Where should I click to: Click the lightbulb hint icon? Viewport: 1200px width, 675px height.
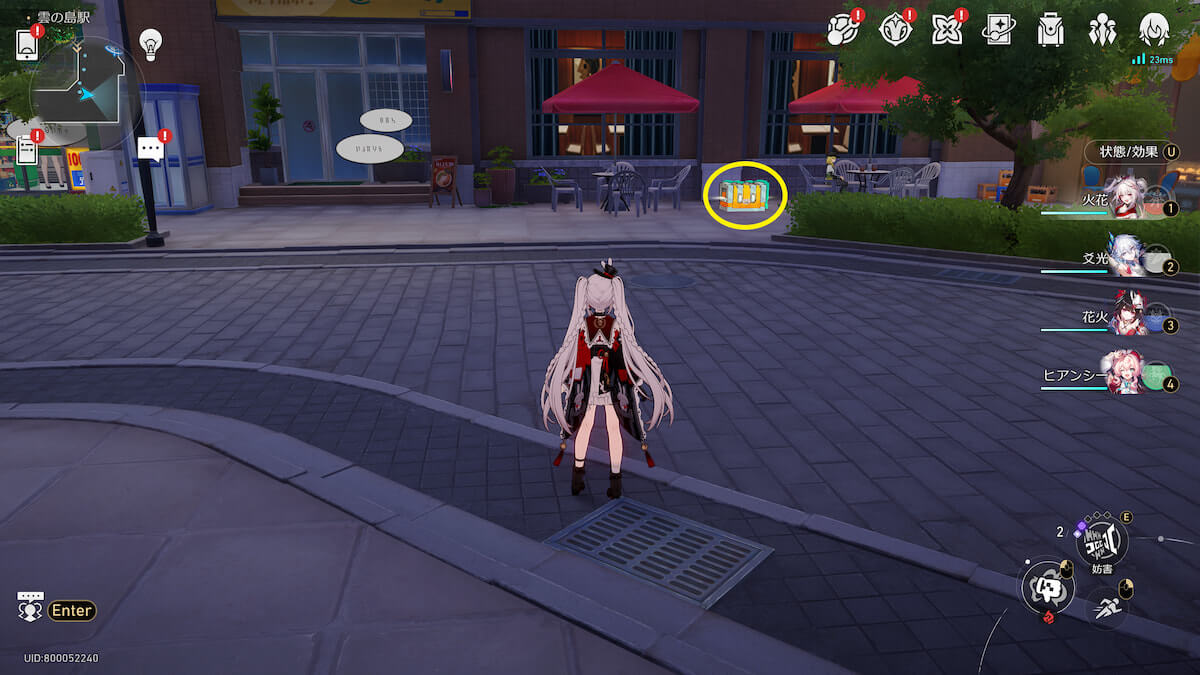click(x=151, y=43)
